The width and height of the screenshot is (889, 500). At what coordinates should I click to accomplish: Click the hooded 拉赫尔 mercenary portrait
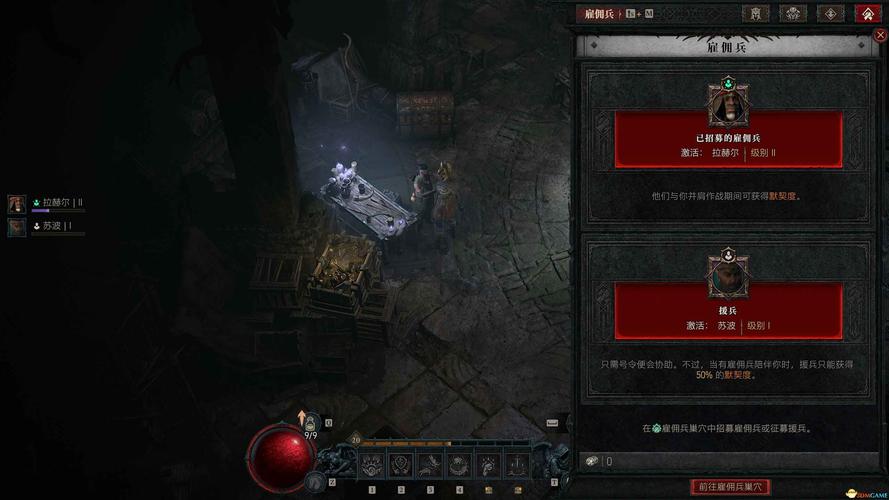[x=728, y=102]
